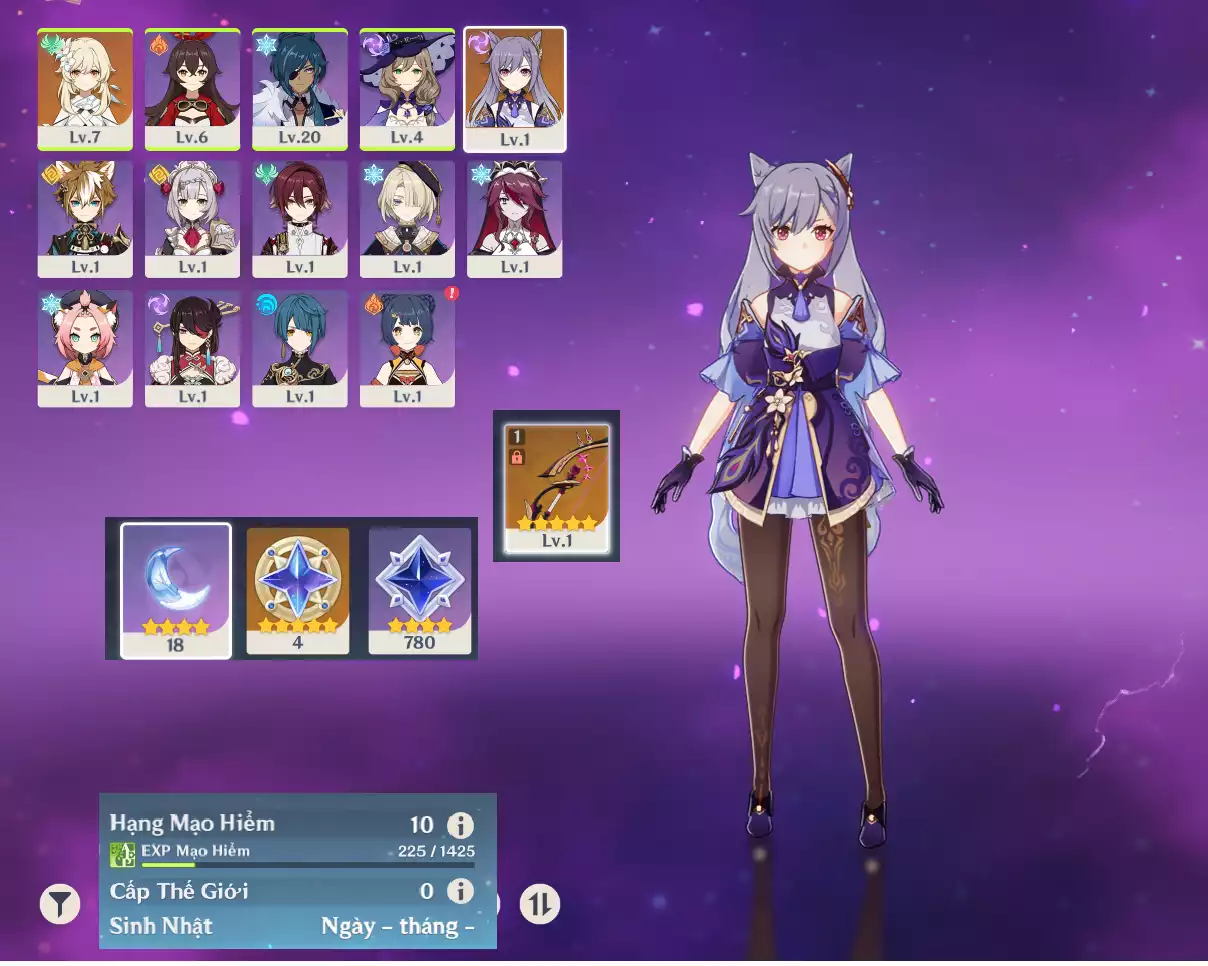Select Gorou's character card
The height and width of the screenshot is (966, 1208).
(85, 219)
